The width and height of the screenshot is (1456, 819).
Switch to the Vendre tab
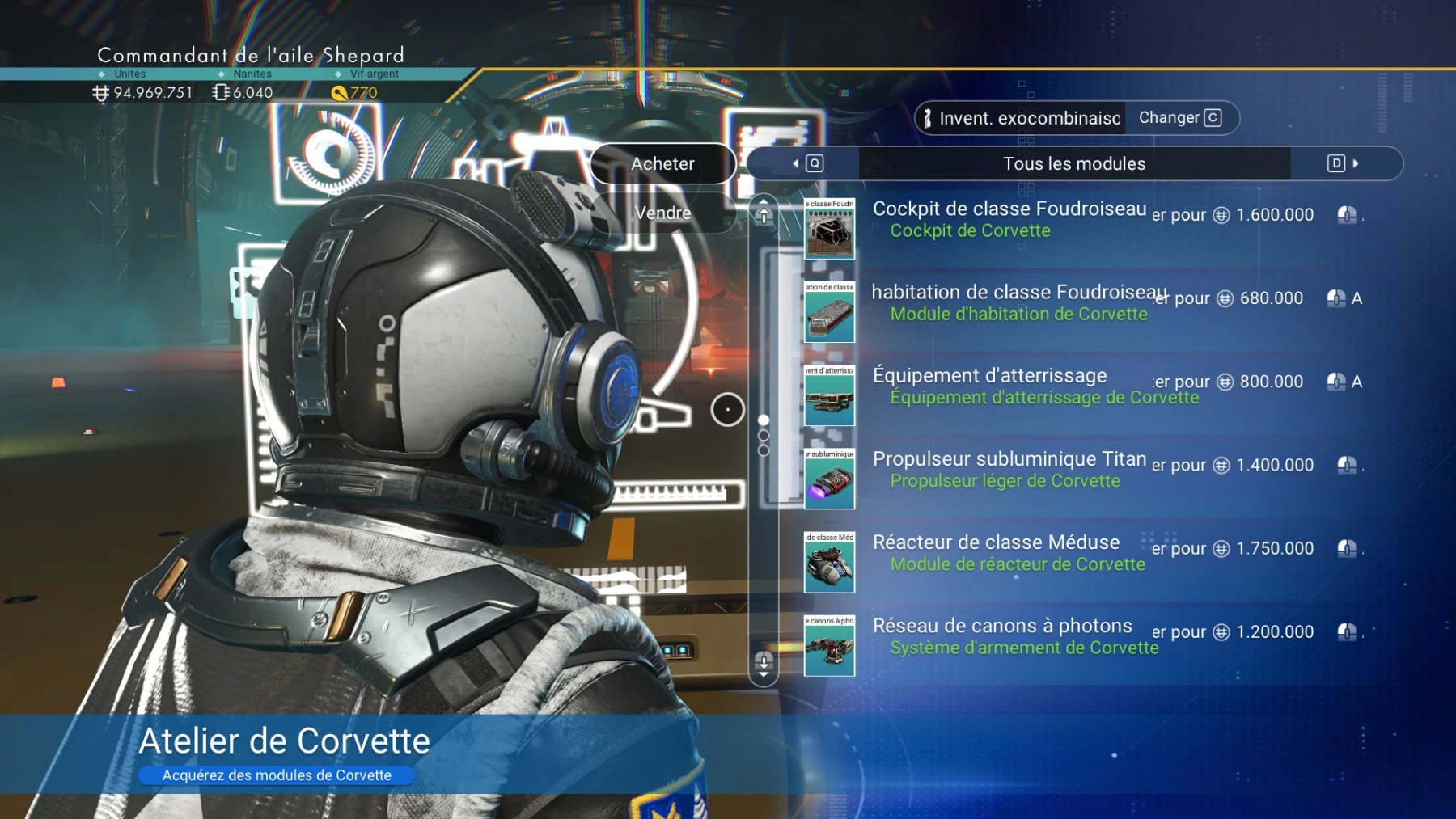662,213
